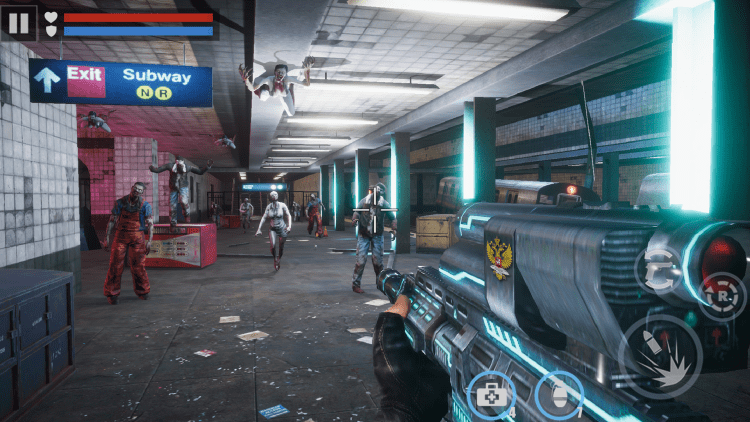The image size is (750, 422).
Task: Throw a grenade
Action: [x=559, y=395]
